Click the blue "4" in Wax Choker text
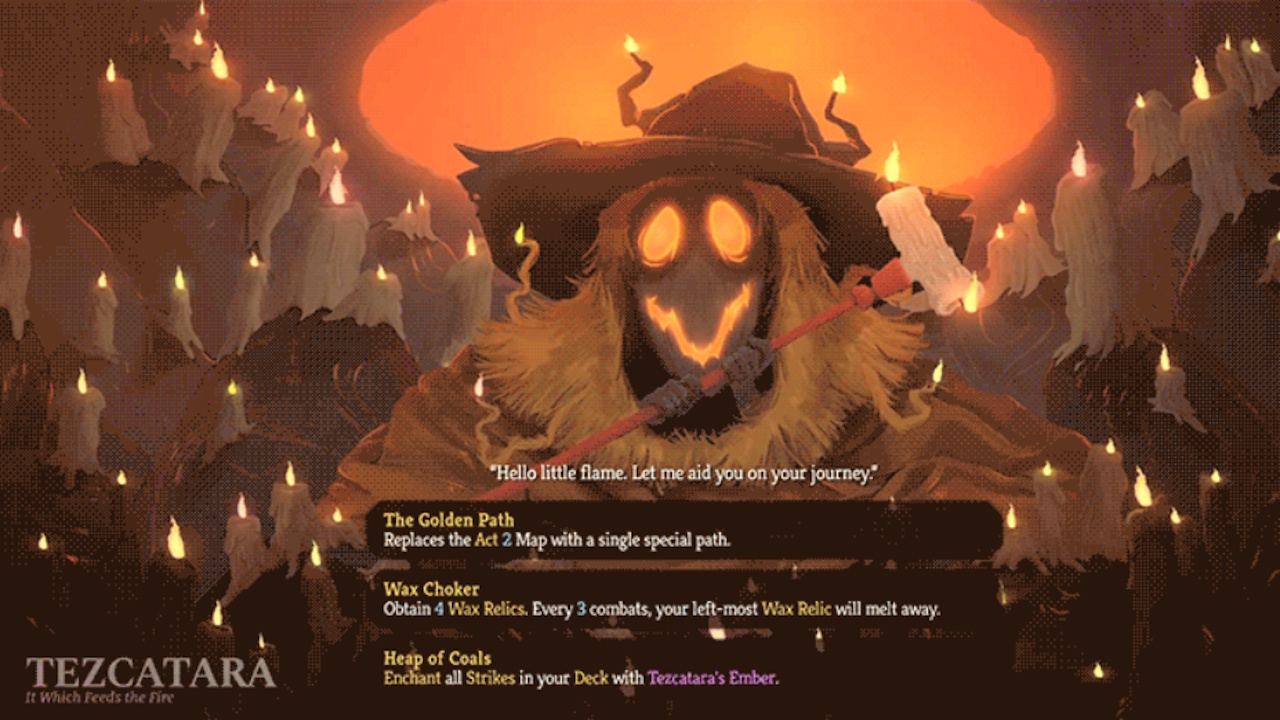This screenshot has width=1280, height=720. click(x=438, y=608)
